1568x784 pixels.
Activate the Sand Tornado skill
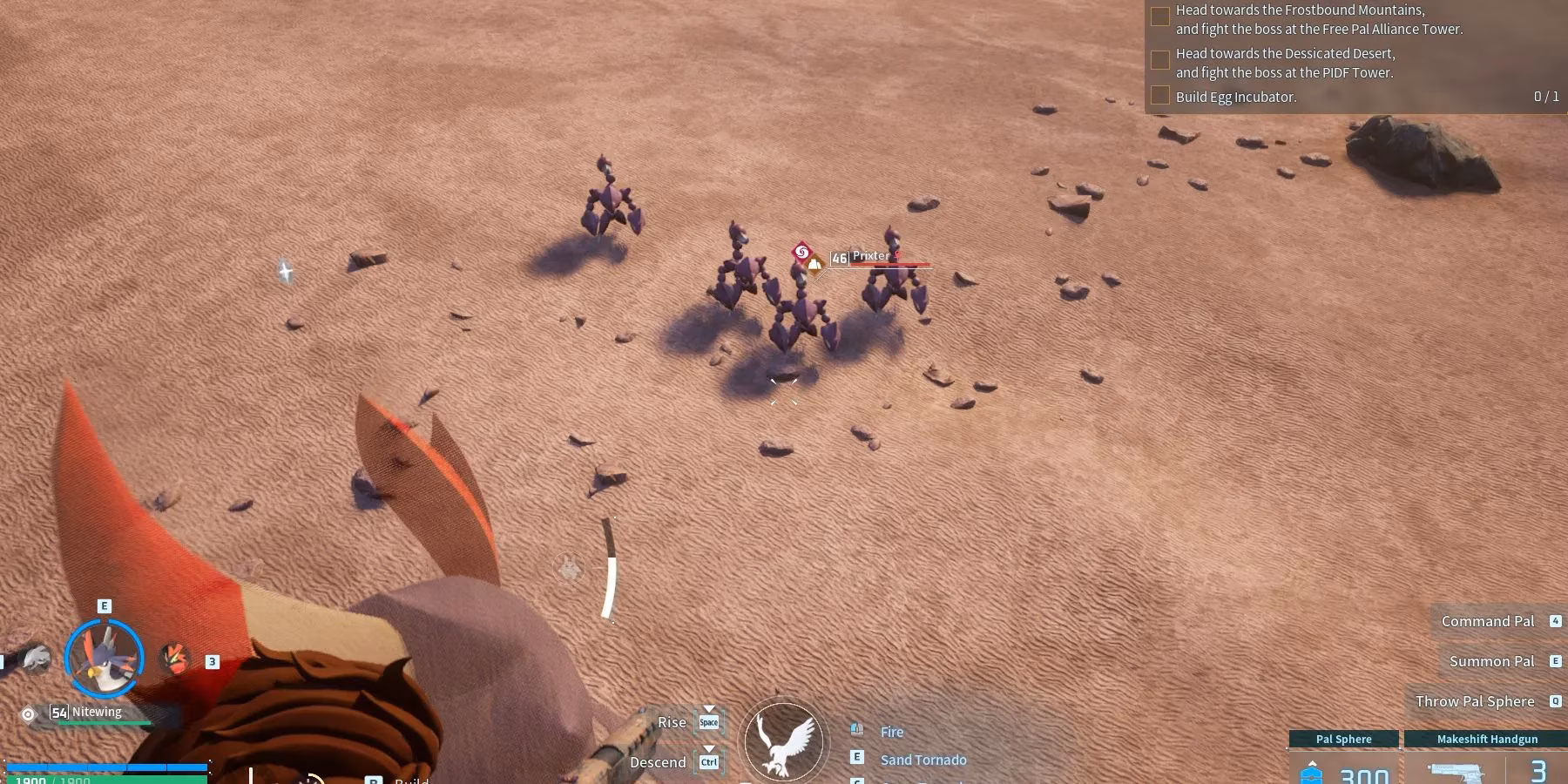[923, 760]
